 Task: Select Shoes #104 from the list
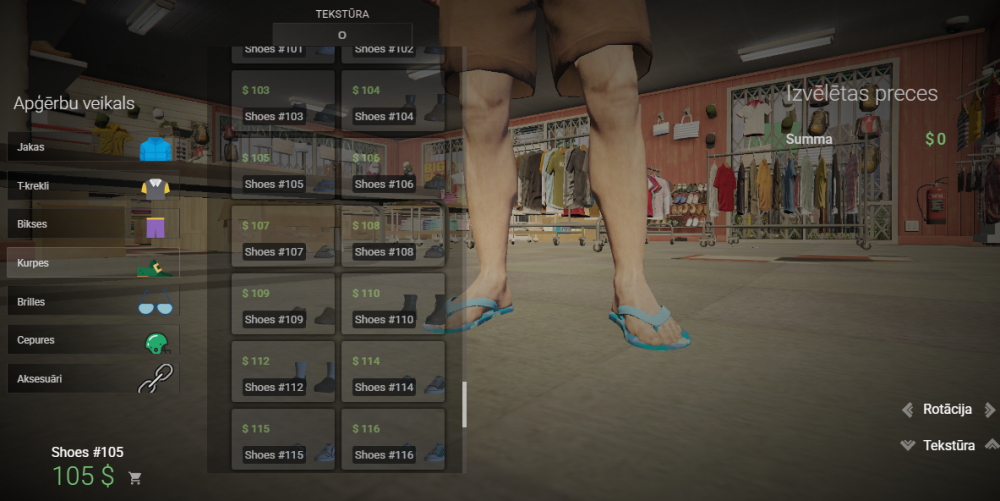point(393,100)
